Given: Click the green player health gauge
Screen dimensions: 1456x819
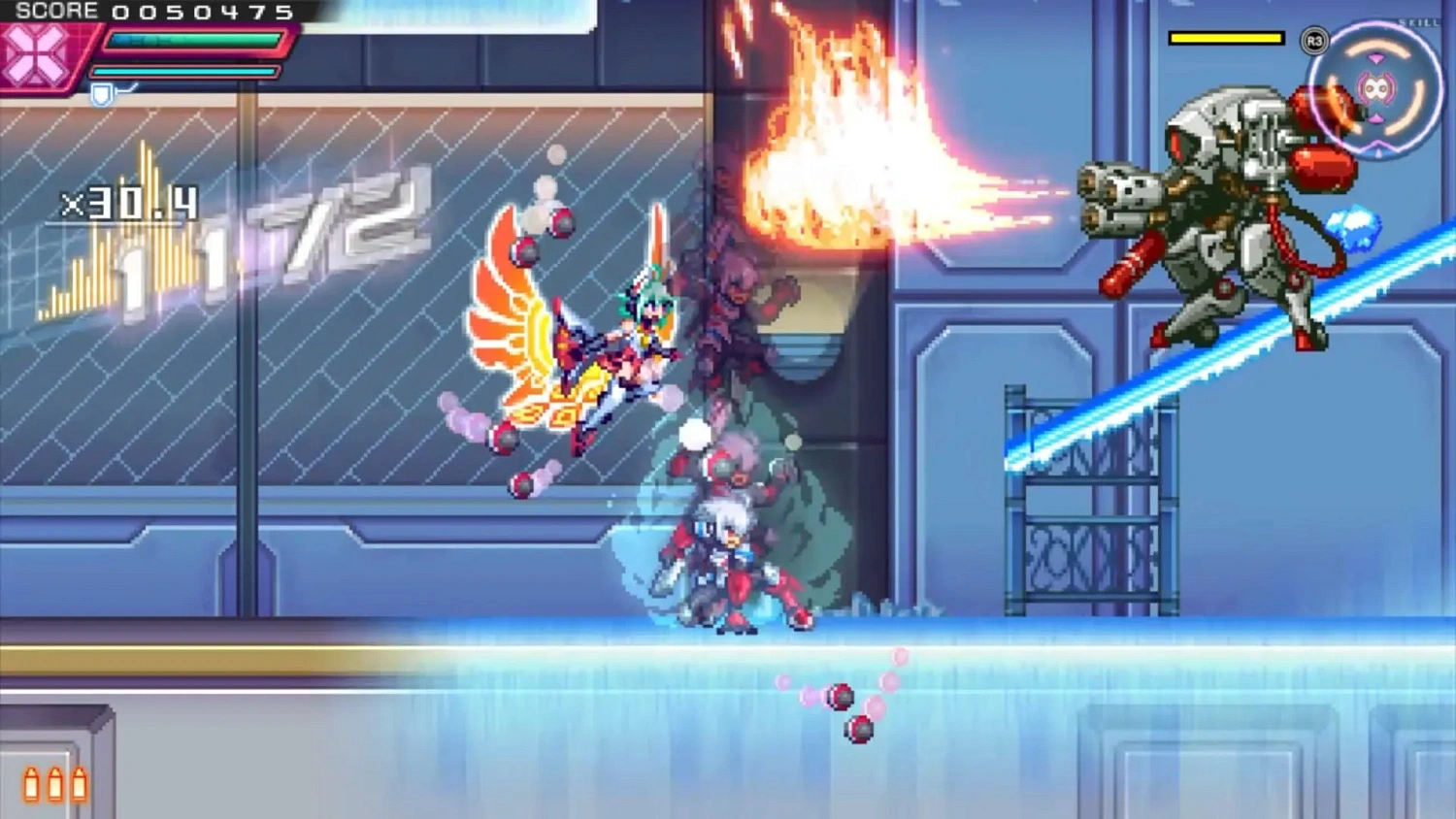Looking at the screenshot, I should (x=194, y=41).
